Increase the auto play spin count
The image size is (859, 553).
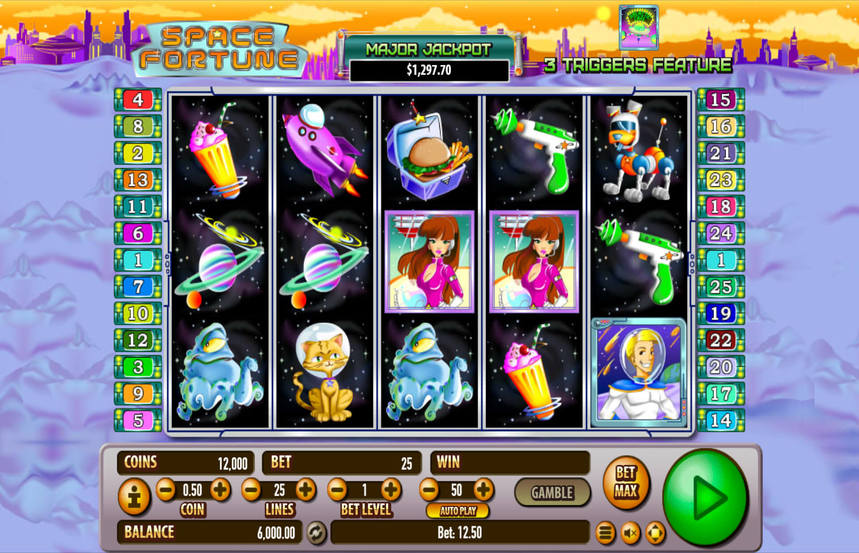(483, 489)
